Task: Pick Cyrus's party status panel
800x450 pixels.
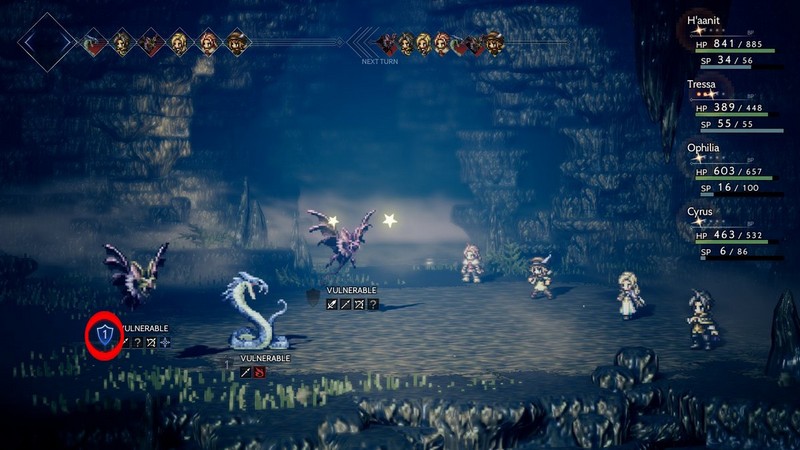Action: click(x=737, y=234)
